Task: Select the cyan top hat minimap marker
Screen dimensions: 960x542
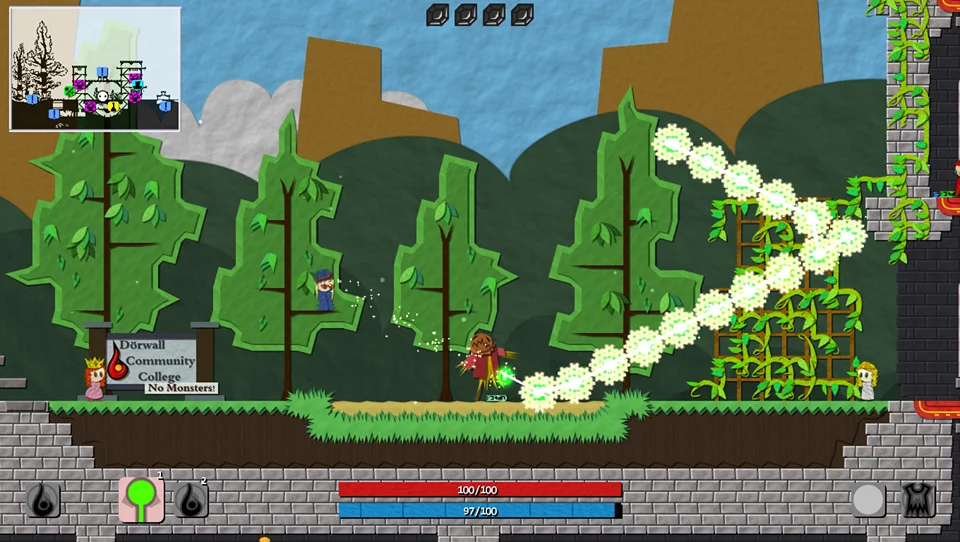Action: (x=137, y=84)
